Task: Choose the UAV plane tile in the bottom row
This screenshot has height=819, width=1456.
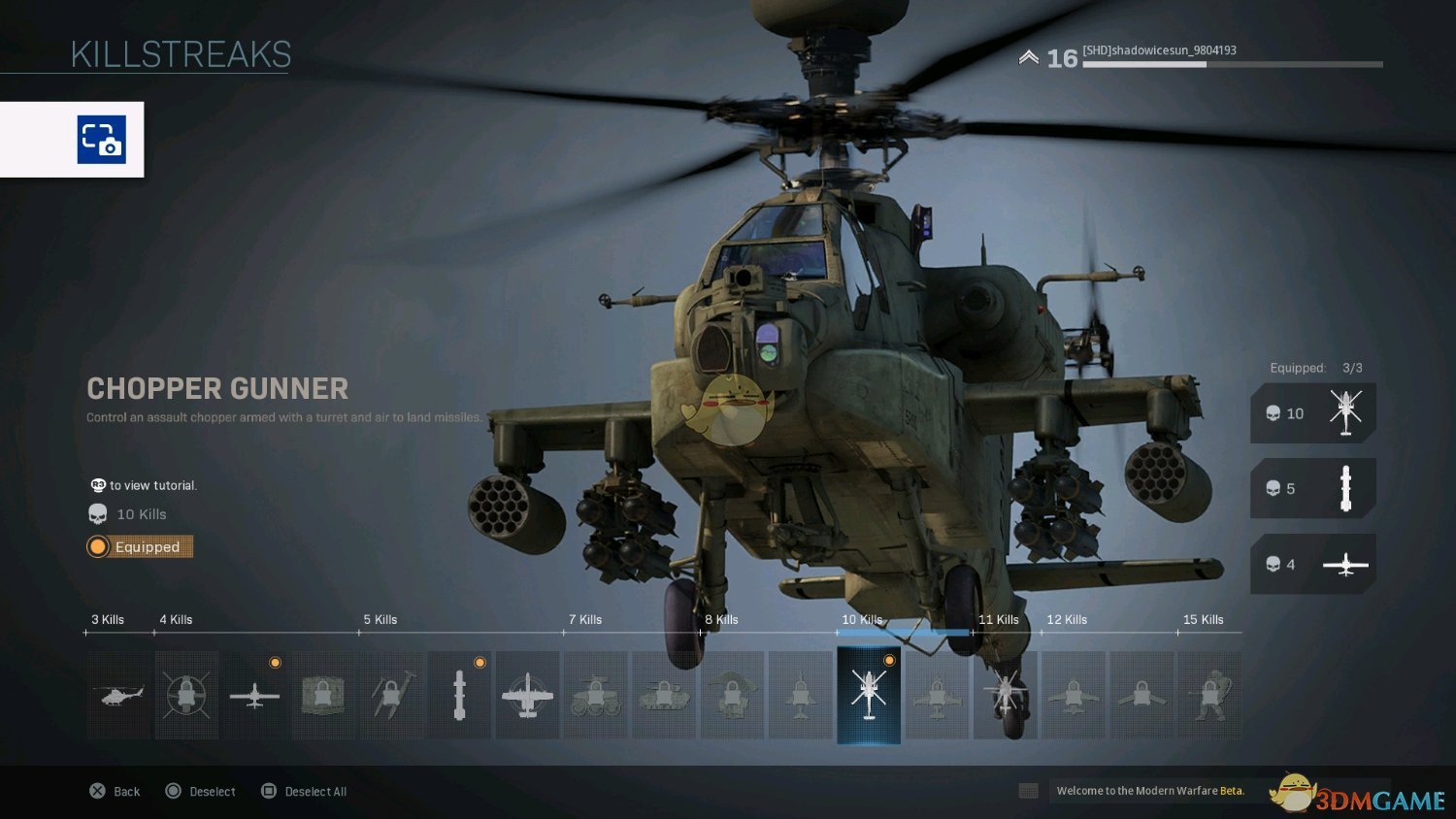Action: pos(254,695)
